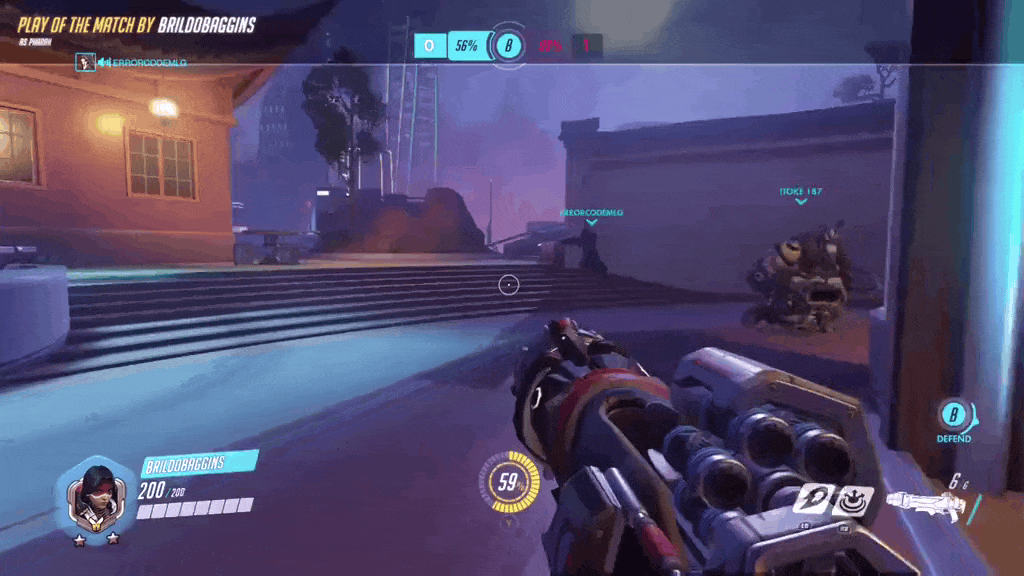The image size is (1024, 576).
Task: Click the Pharah hero portrait
Action: coord(96,497)
